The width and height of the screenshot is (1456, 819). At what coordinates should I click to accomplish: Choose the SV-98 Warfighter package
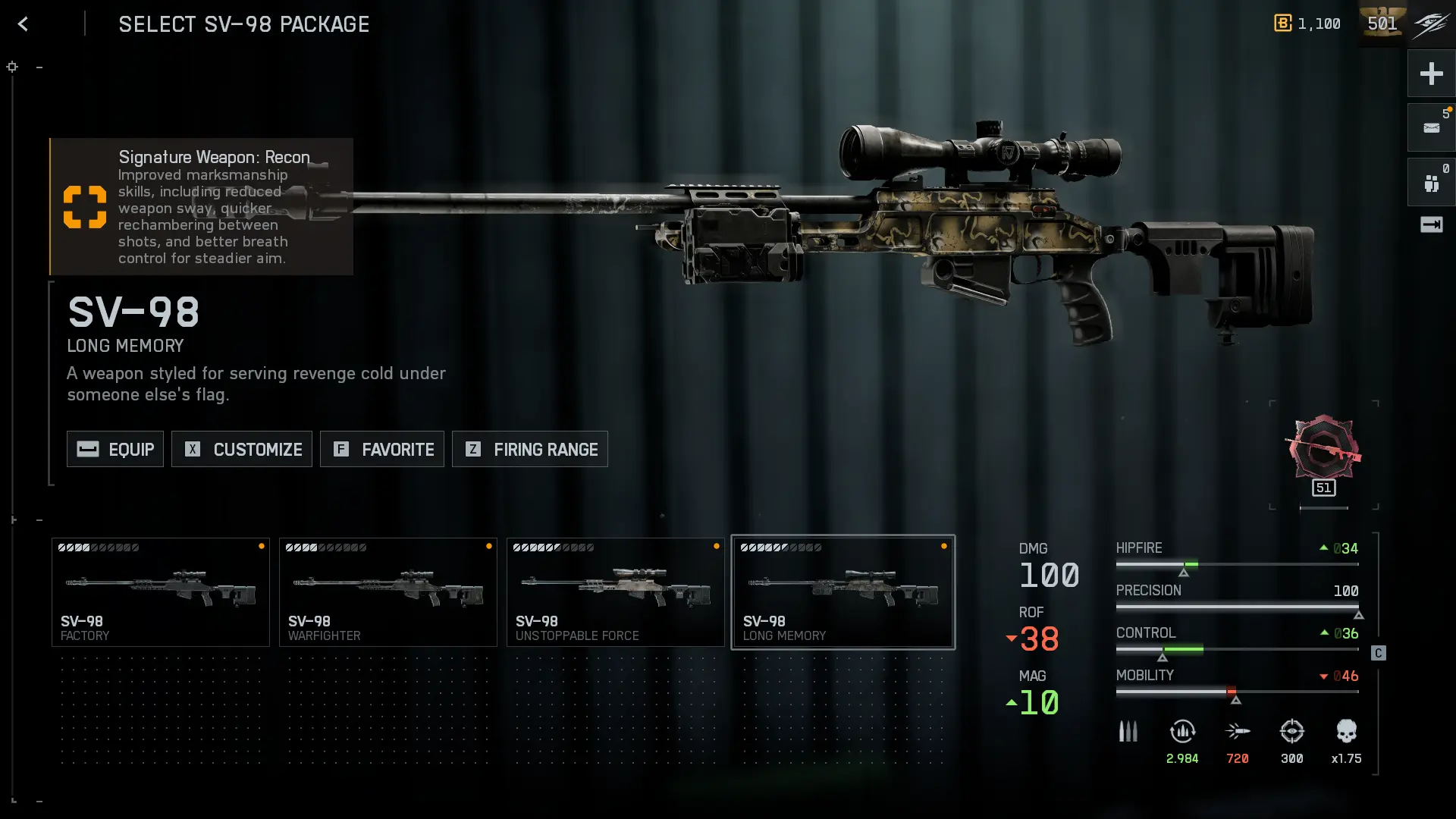coord(388,592)
